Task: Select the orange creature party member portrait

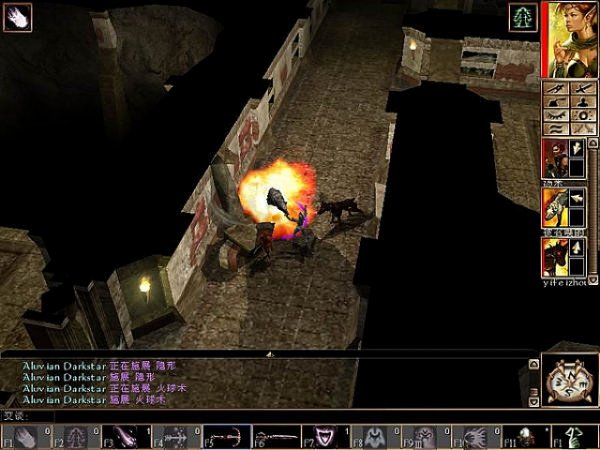Action: point(555,209)
